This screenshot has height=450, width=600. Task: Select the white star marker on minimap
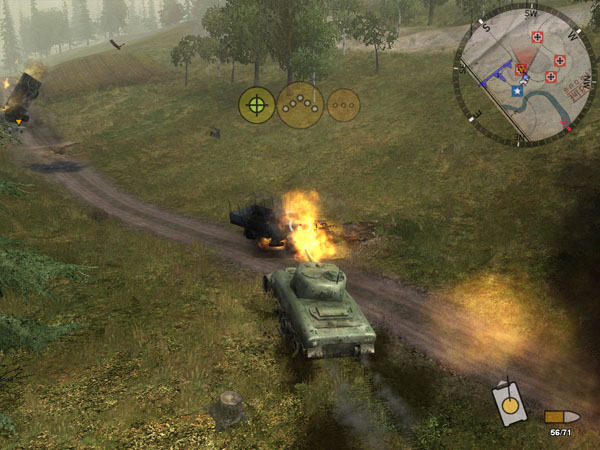[517, 92]
